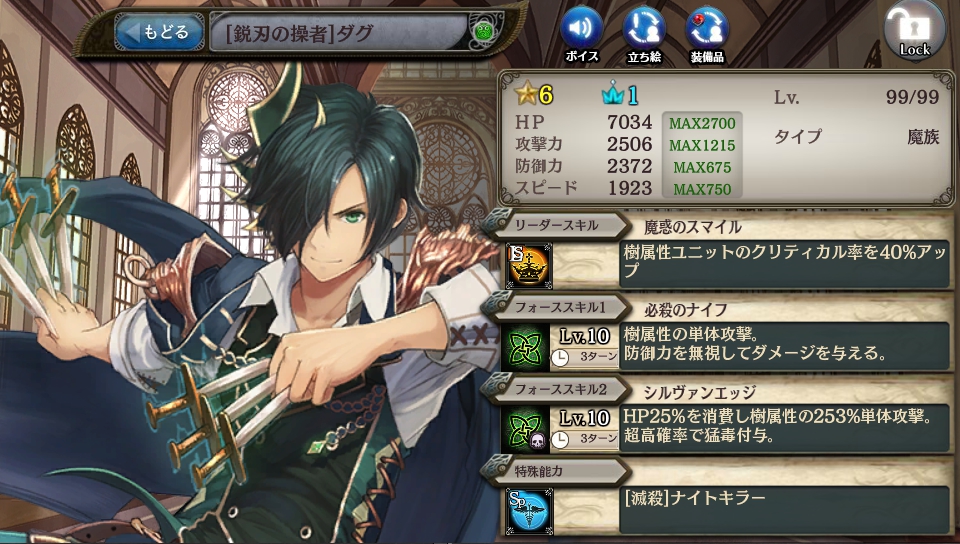This screenshot has height=544, width=960.
Task: Select the blue Sp special ability icon
Action: click(526, 509)
